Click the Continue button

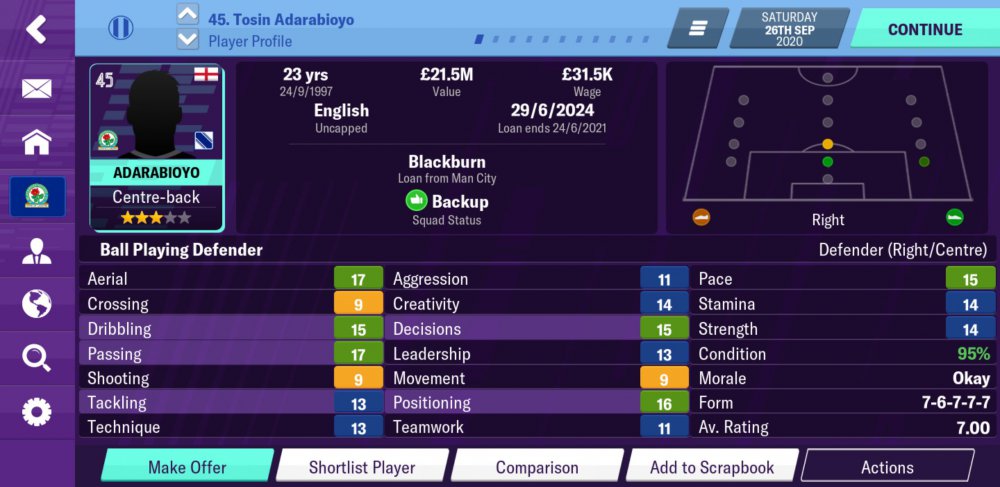coord(924,29)
